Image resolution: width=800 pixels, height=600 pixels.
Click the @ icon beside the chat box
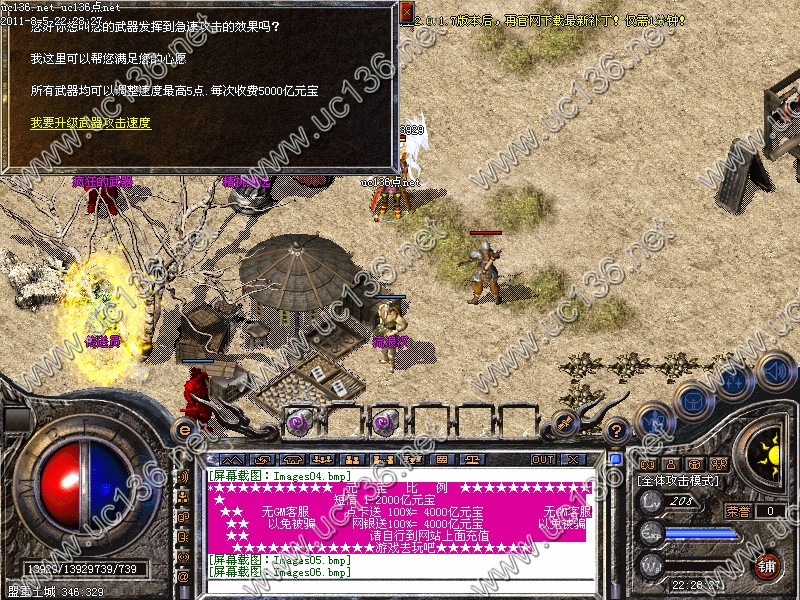(183, 577)
